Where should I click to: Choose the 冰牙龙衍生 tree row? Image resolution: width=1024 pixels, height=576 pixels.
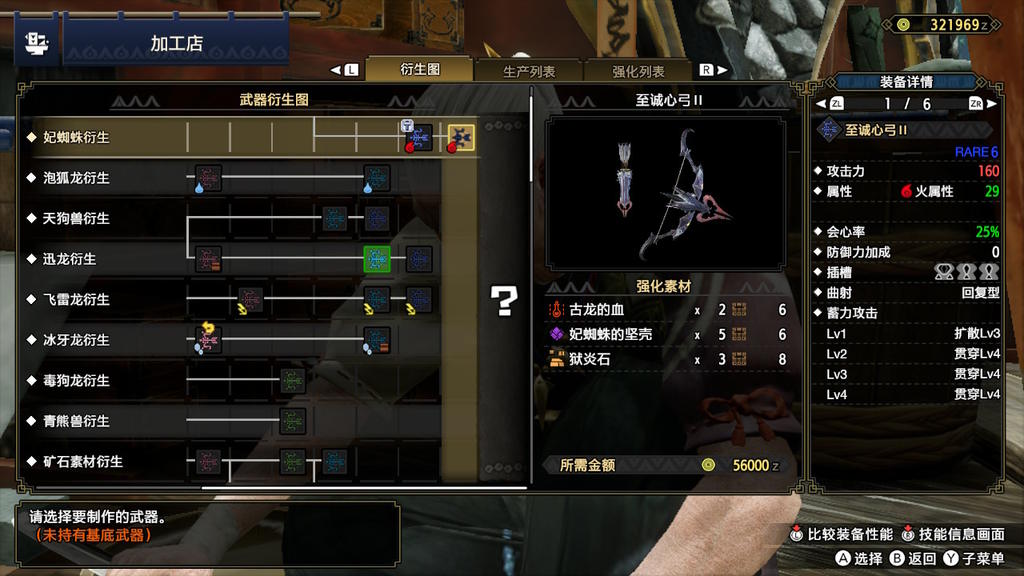tap(76, 340)
